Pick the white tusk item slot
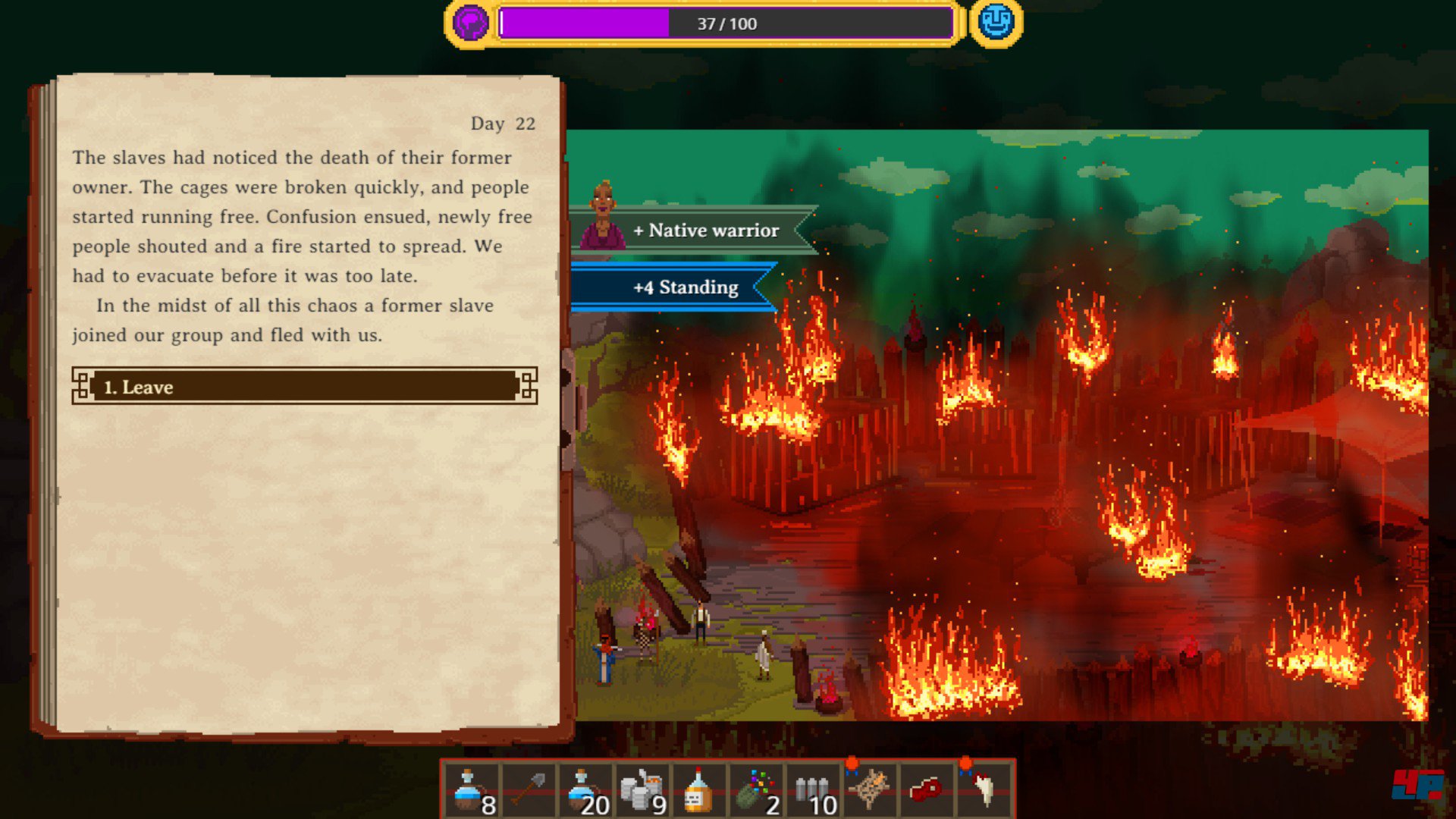Screen dimensions: 1456x819 pyautogui.click(x=984, y=790)
